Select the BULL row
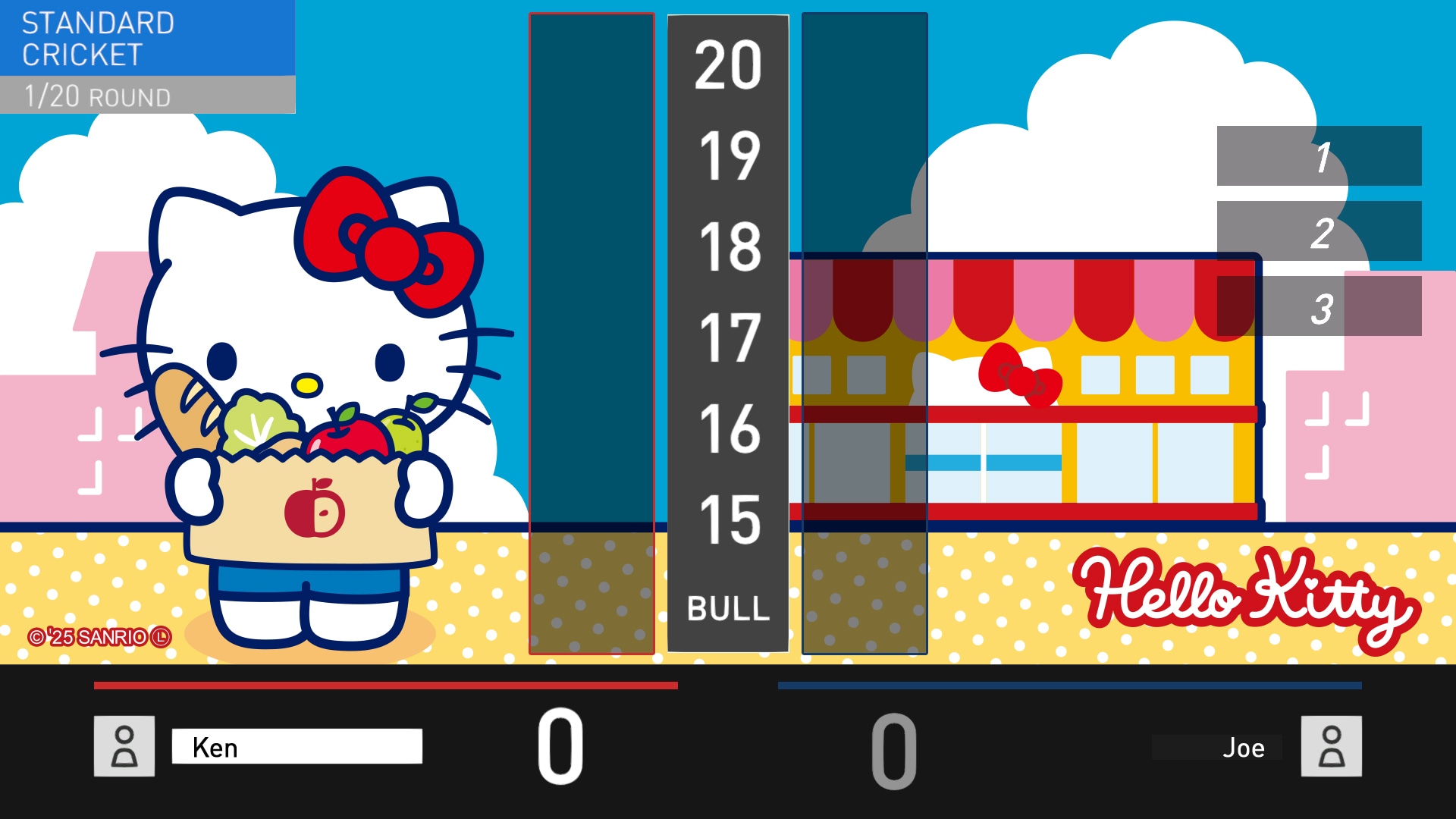Image resolution: width=1456 pixels, height=819 pixels. pos(728,608)
